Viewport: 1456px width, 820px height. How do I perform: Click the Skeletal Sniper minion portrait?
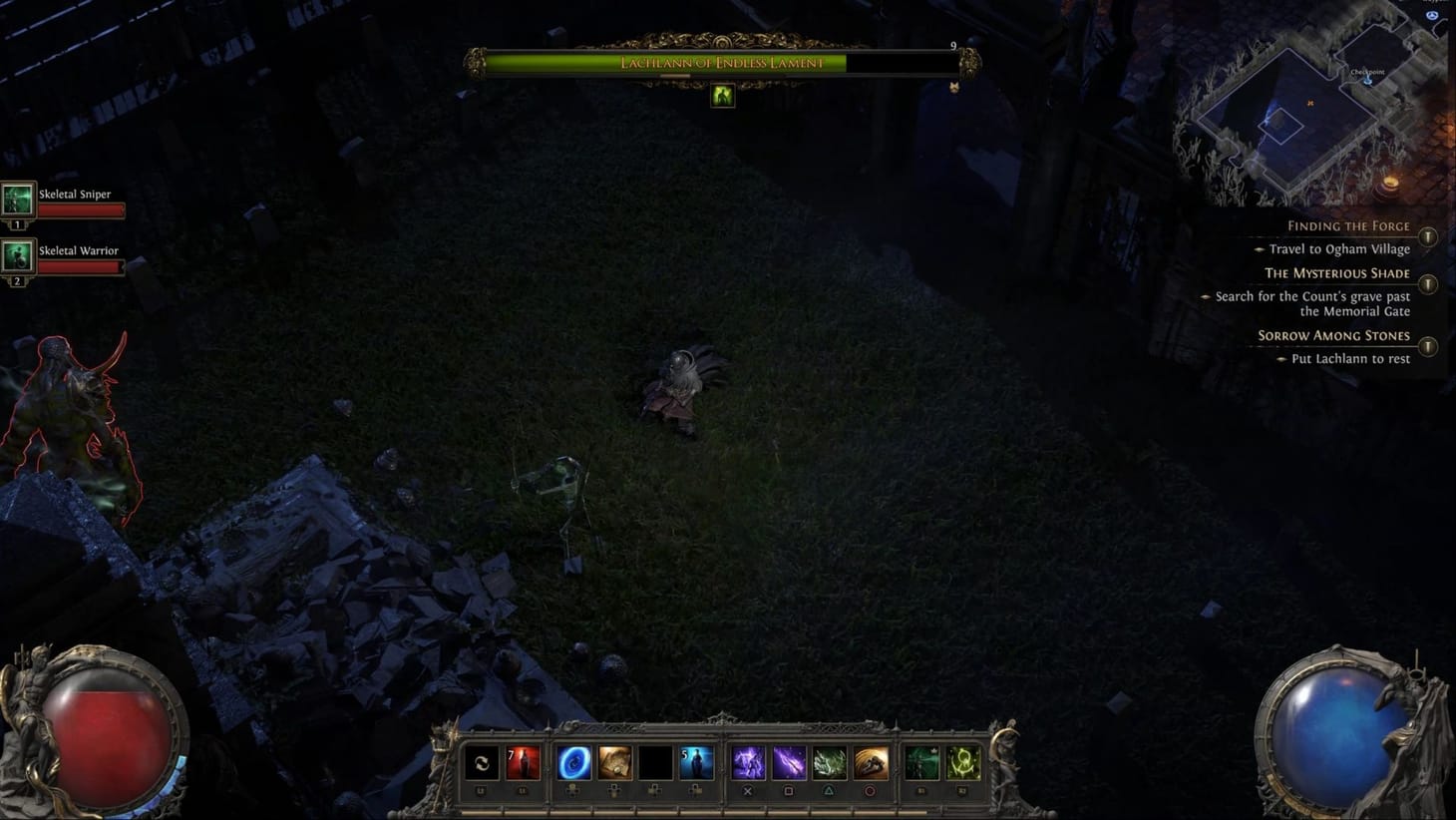(x=16, y=201)
